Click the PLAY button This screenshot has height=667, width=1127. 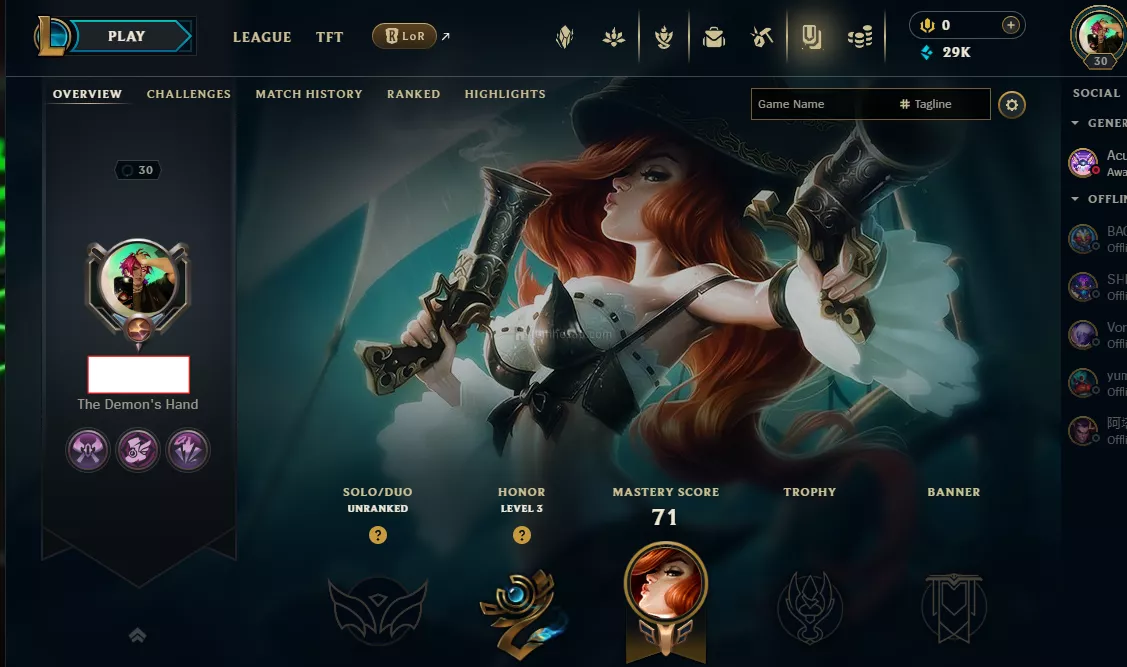pos(127,36)
